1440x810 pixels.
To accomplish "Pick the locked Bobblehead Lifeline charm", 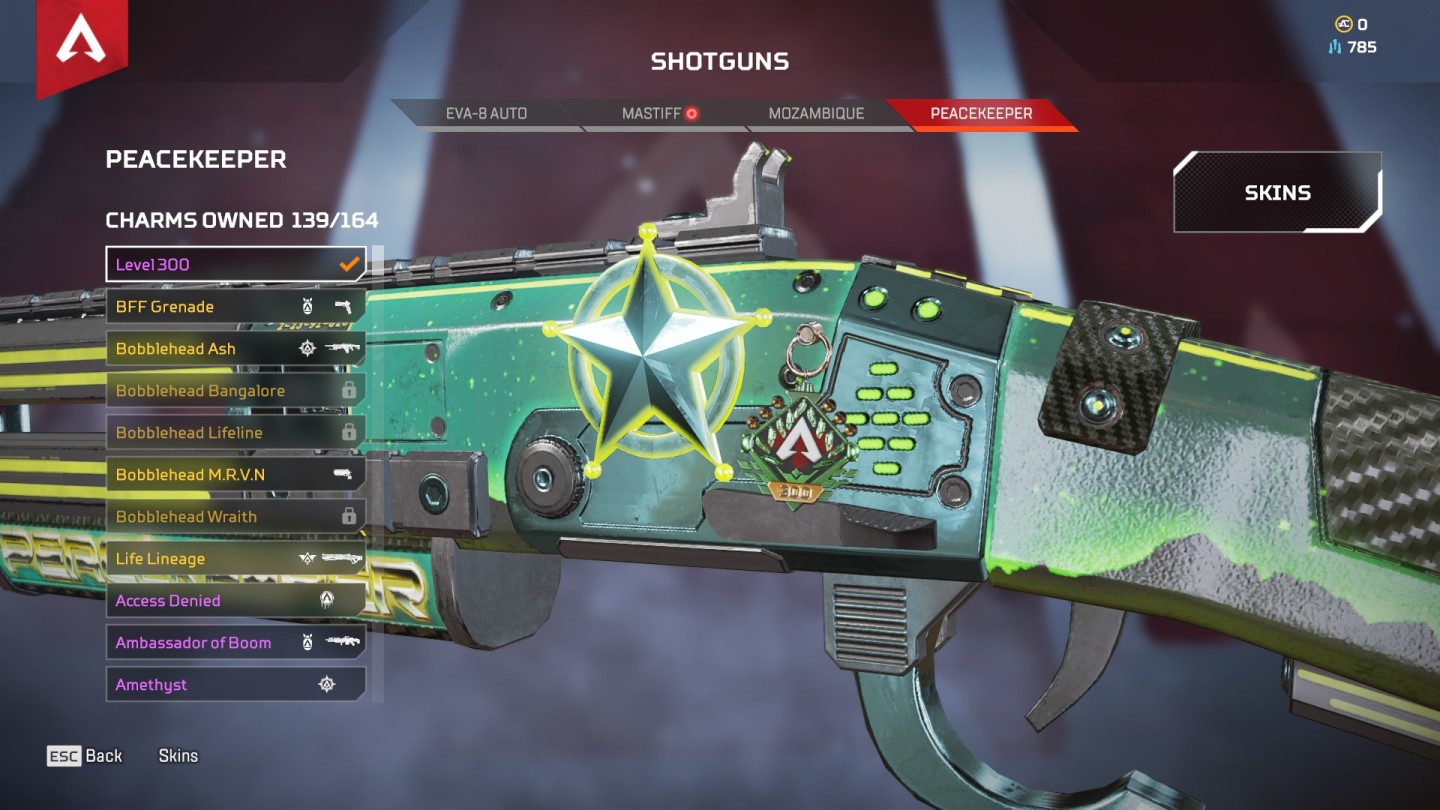I will coord(236,433).
